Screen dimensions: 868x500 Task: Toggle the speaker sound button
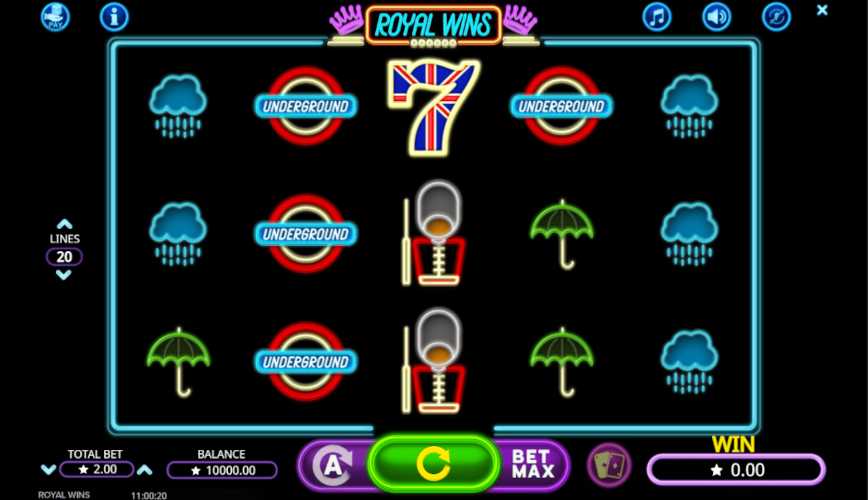click(x=716, y=16)
